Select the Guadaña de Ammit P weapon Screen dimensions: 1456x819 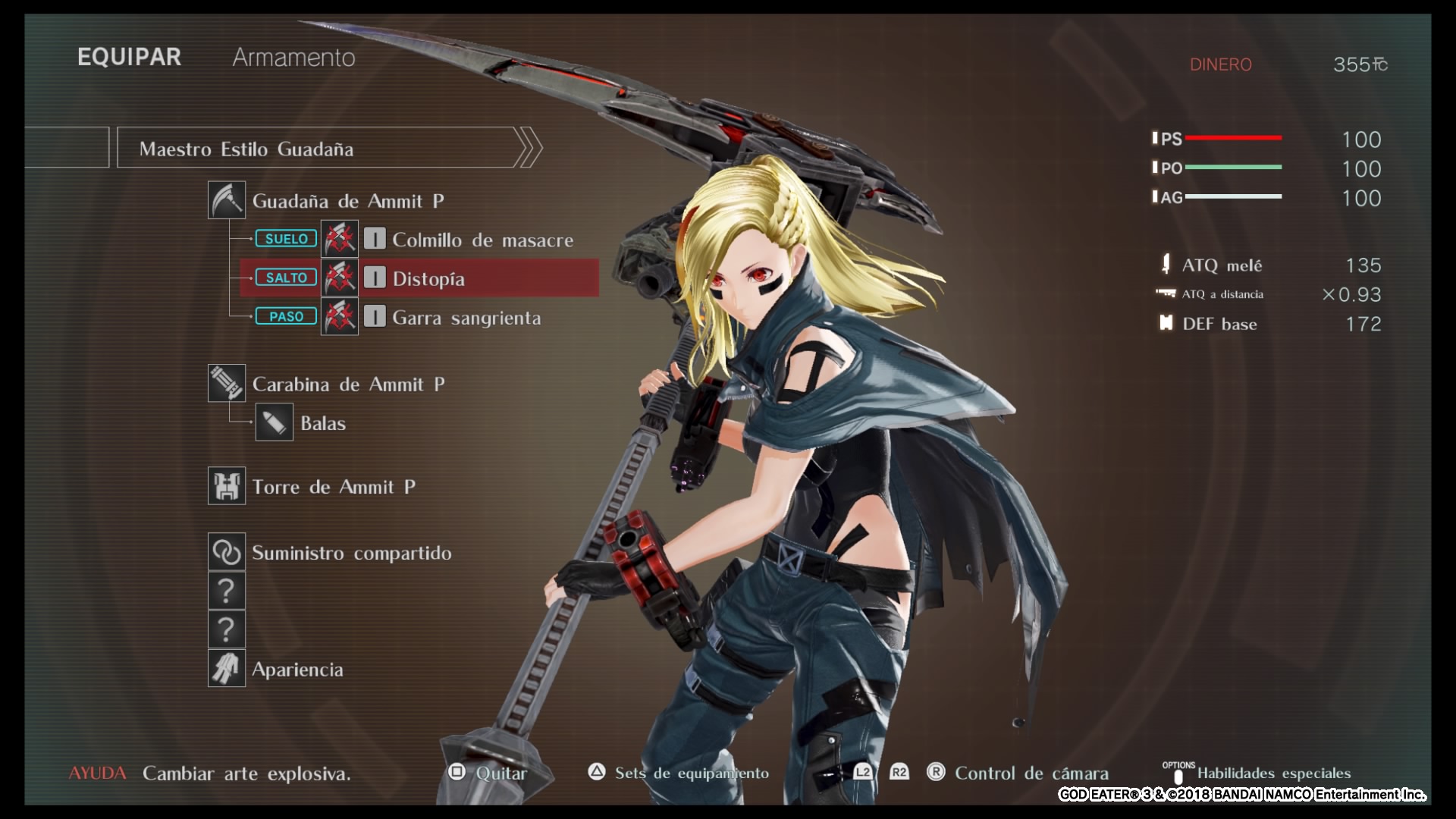click(x=348, y=201)
